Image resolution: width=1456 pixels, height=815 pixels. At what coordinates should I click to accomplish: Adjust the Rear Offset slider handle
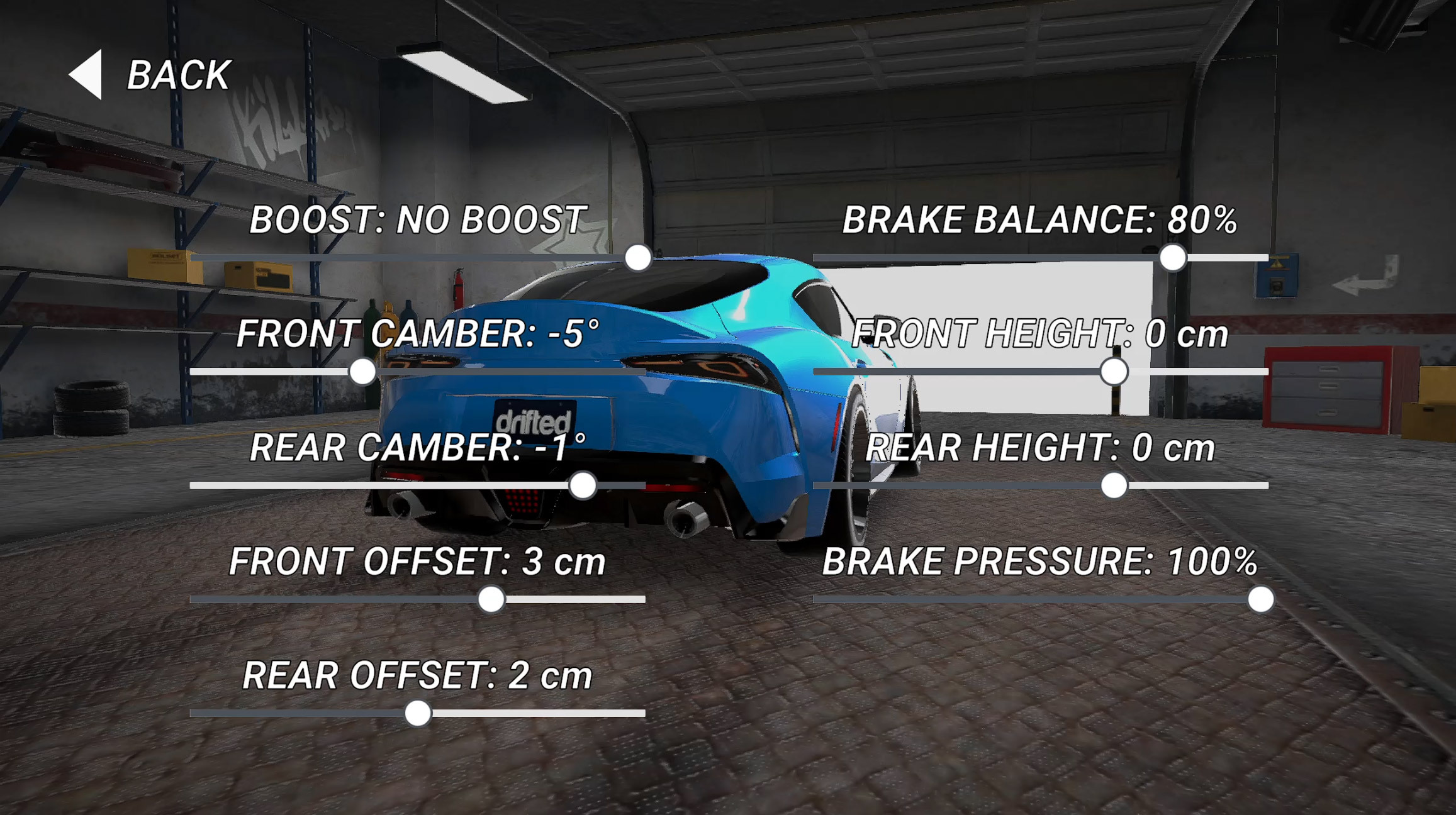pyautogui.click(x=418, y=713)
